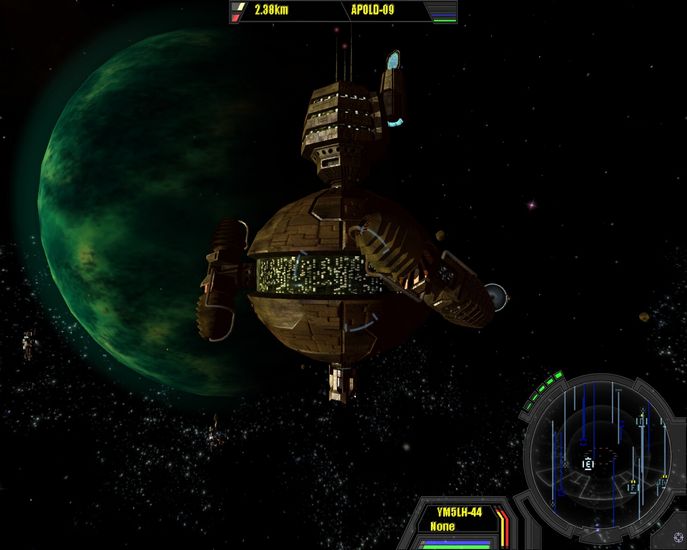Select the center blip on the radar

(x=588, y=463)
